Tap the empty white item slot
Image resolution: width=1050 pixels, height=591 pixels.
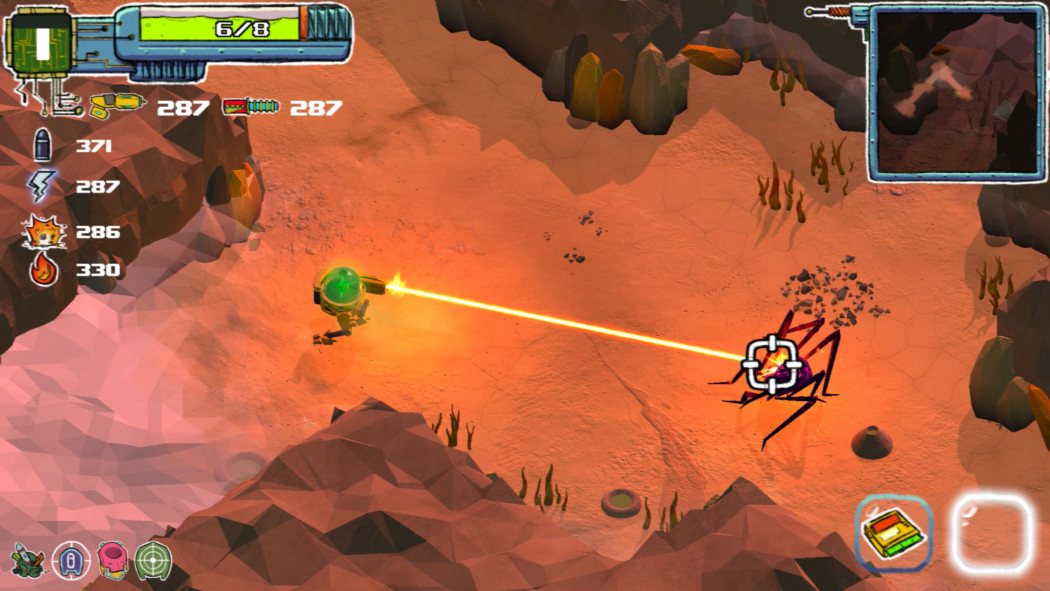(990, 535)
